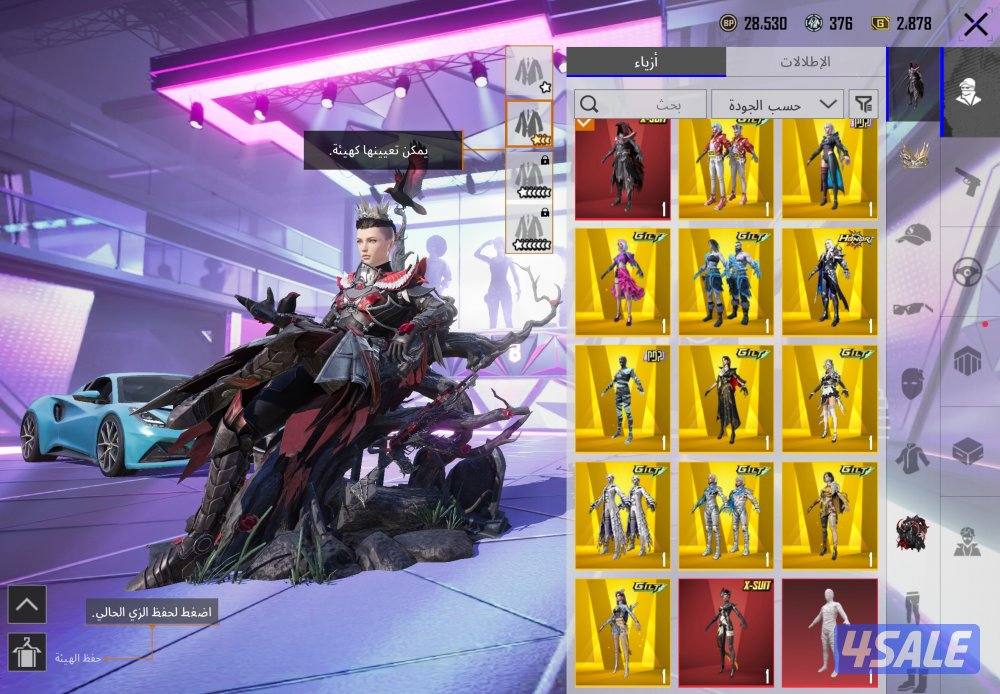Select the أزياء outfits tab

click(x=646, y=62)
